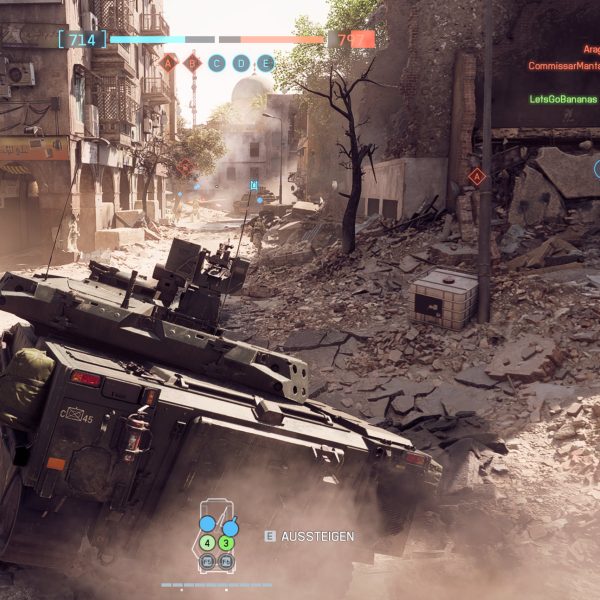Select the objective B flag indicator

point(192,63)
